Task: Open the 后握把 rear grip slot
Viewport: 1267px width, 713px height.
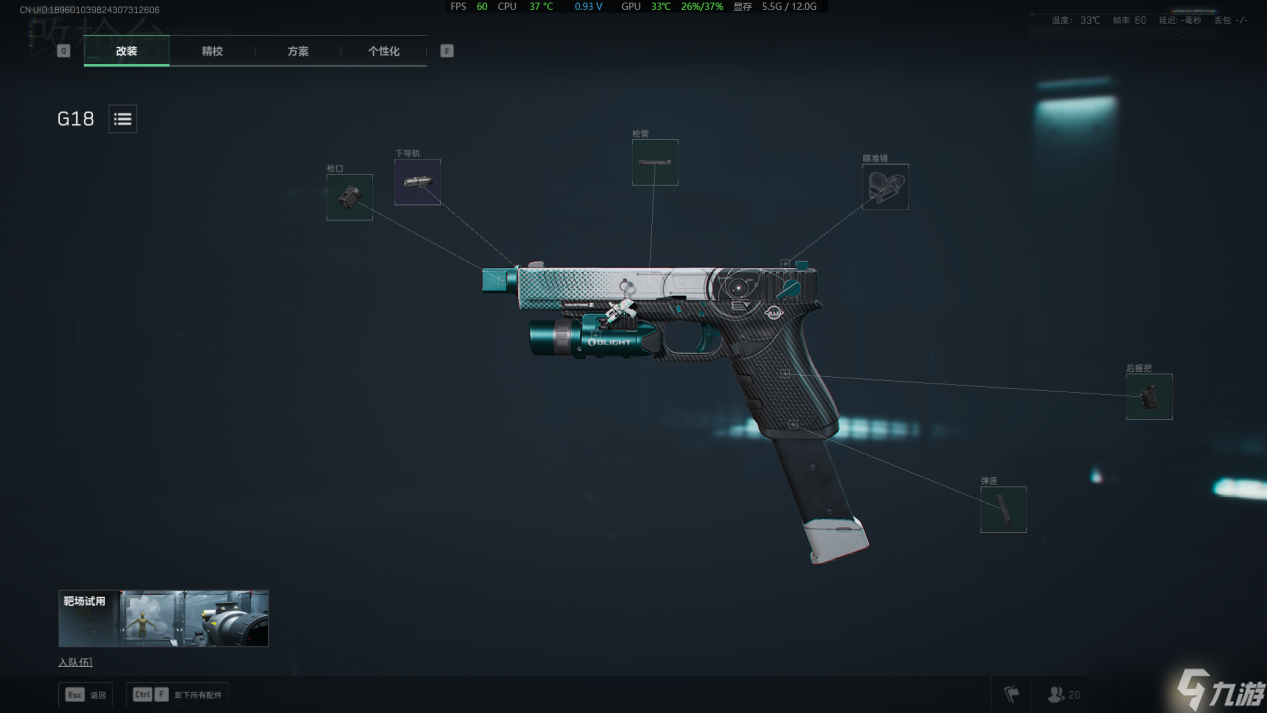Action: pyautogui.click(x=1149, y=397)
